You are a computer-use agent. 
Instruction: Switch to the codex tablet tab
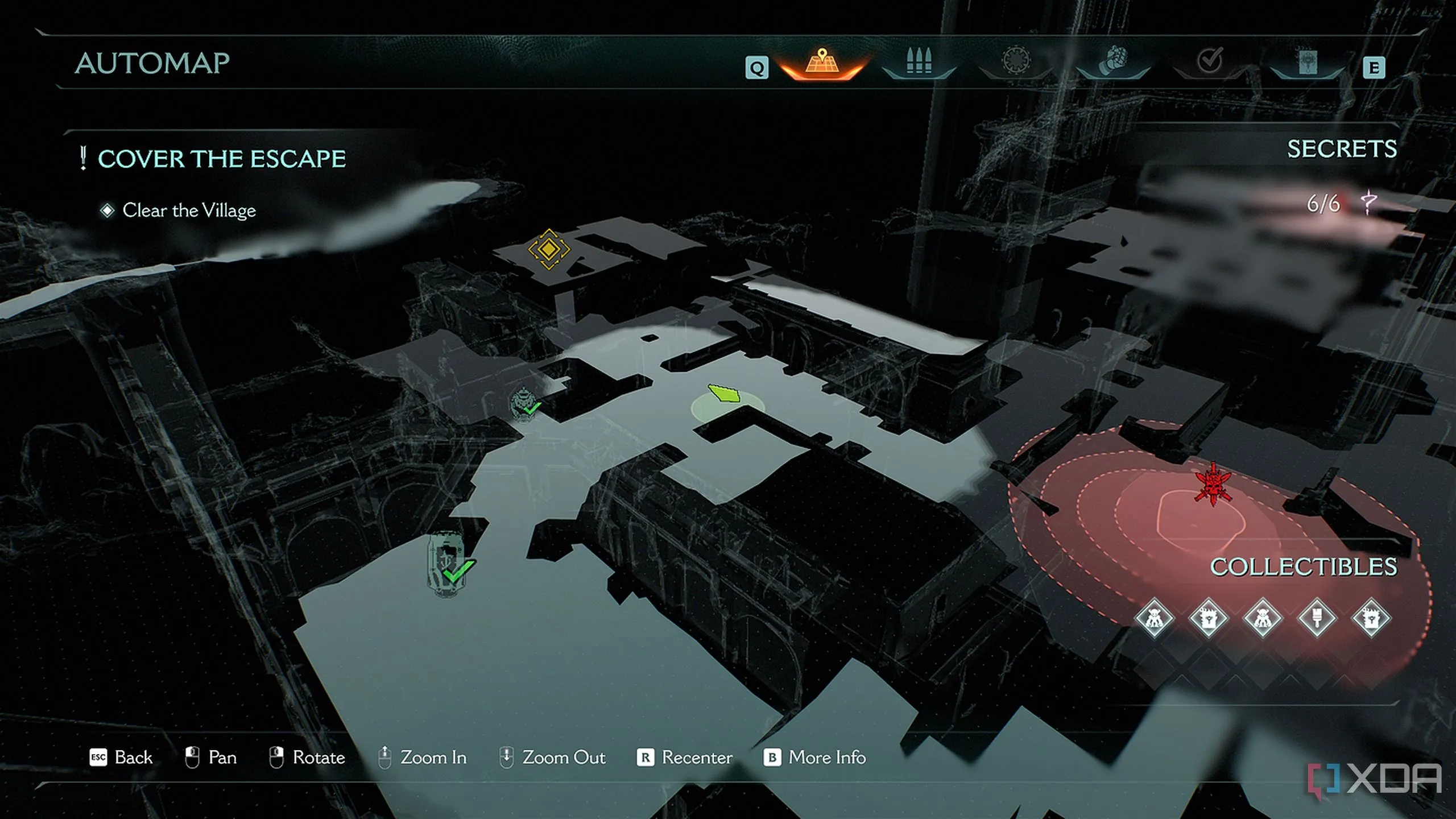point(1307,61)
